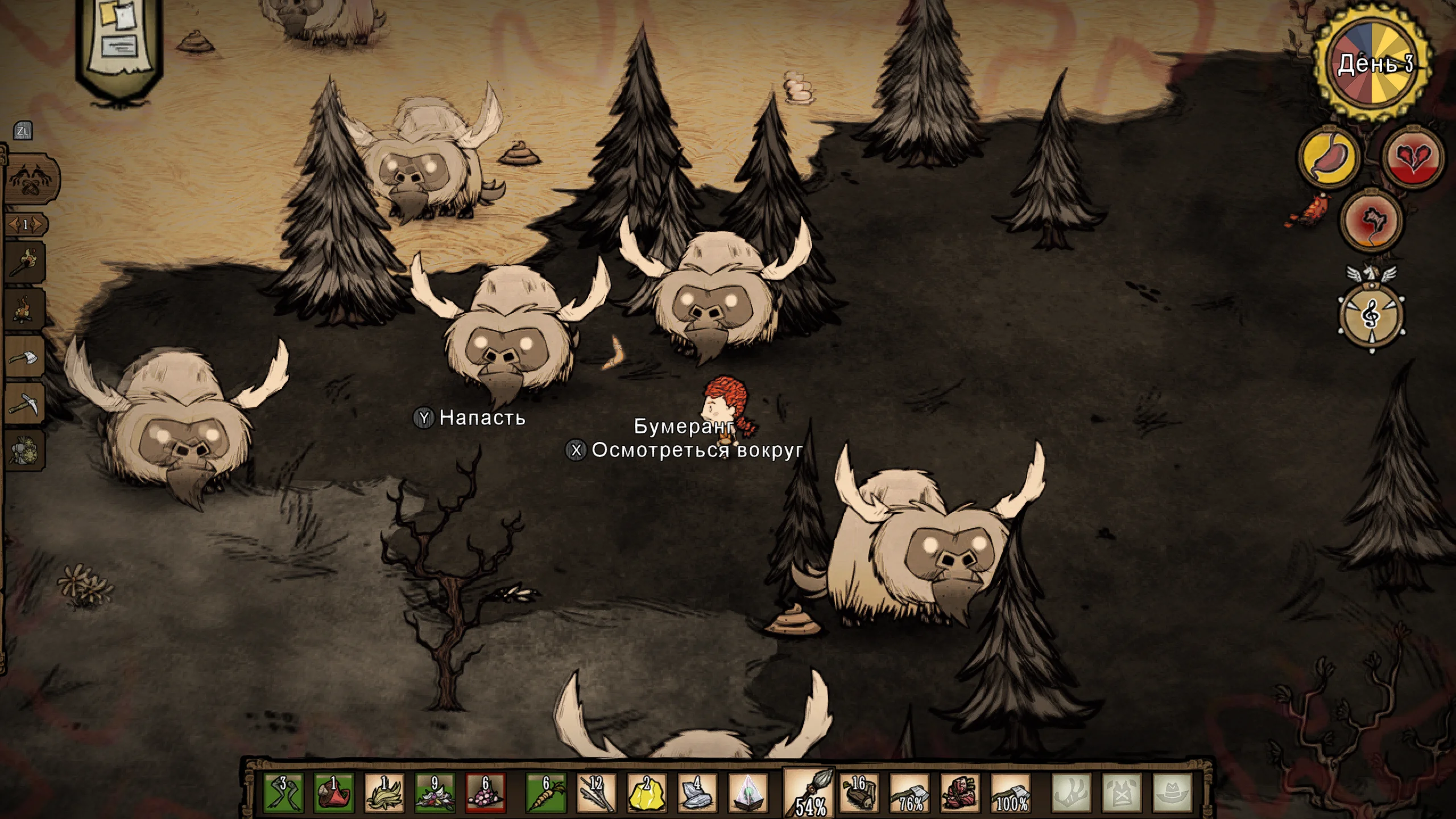Pick the stack of 9 petals
1456x819 pixels.
[435, 792]
